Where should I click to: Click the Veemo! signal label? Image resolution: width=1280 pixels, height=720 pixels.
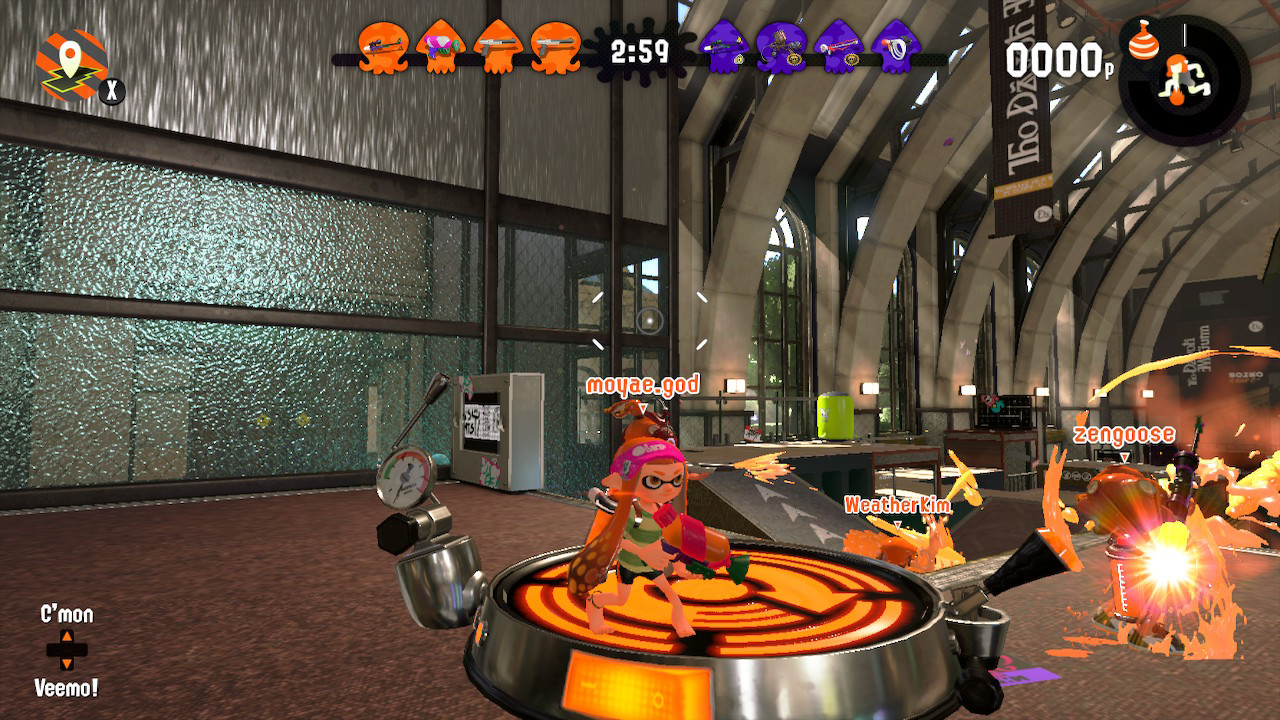coord(65,688)
